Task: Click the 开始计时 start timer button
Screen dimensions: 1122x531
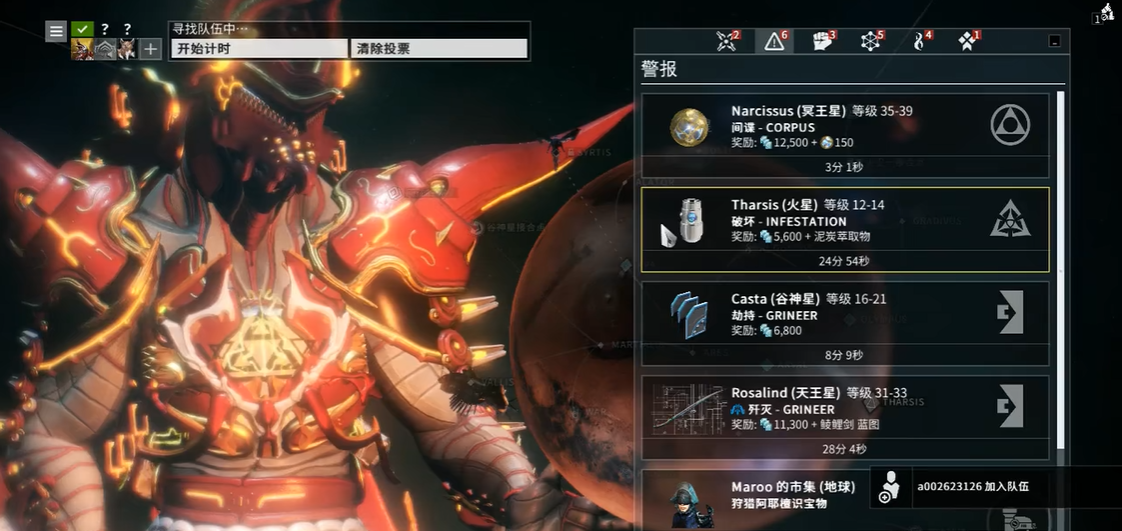Action: pos(259,48)
